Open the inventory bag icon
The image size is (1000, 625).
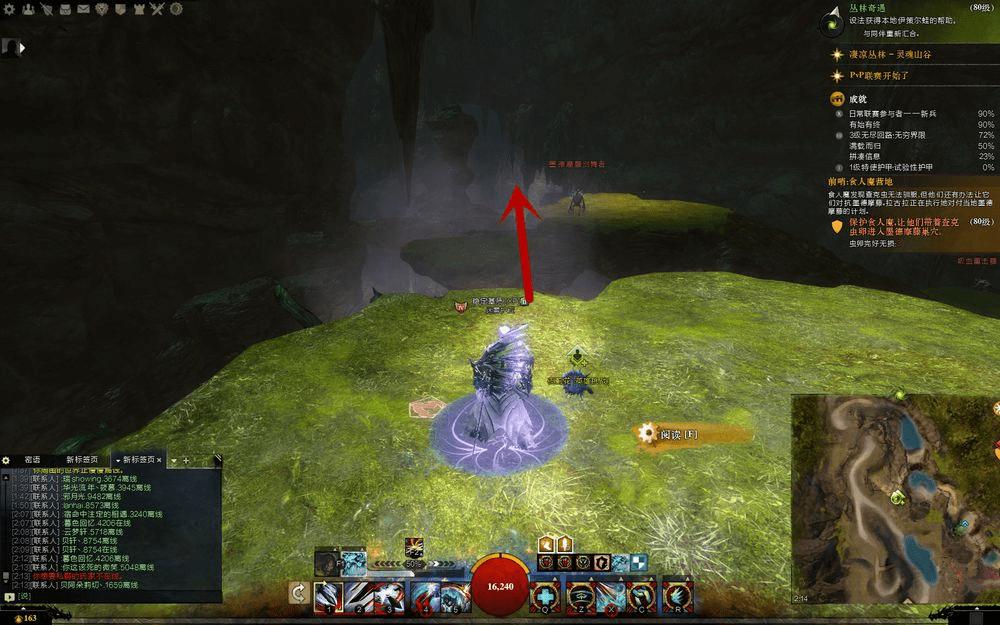coord(65,9)
